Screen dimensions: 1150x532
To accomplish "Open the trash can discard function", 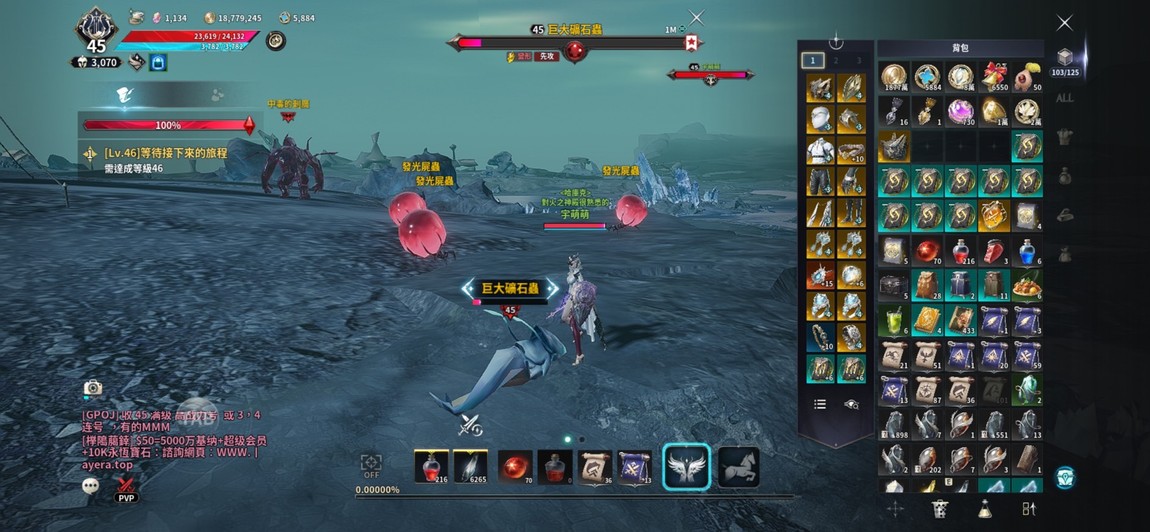I will pyautogui.click(x=939, y=509).
